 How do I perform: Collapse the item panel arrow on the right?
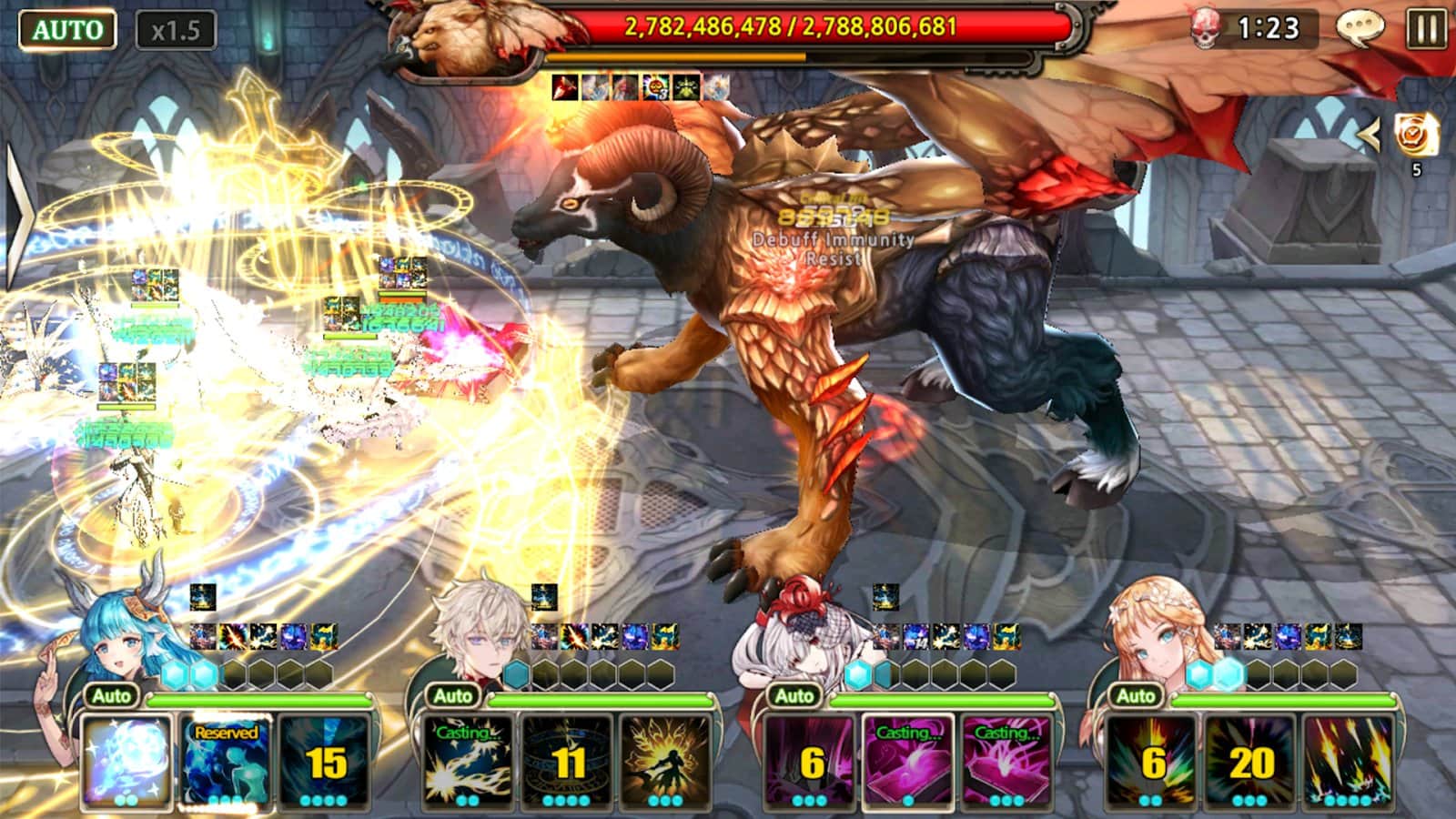click(x=1369, y=136)
